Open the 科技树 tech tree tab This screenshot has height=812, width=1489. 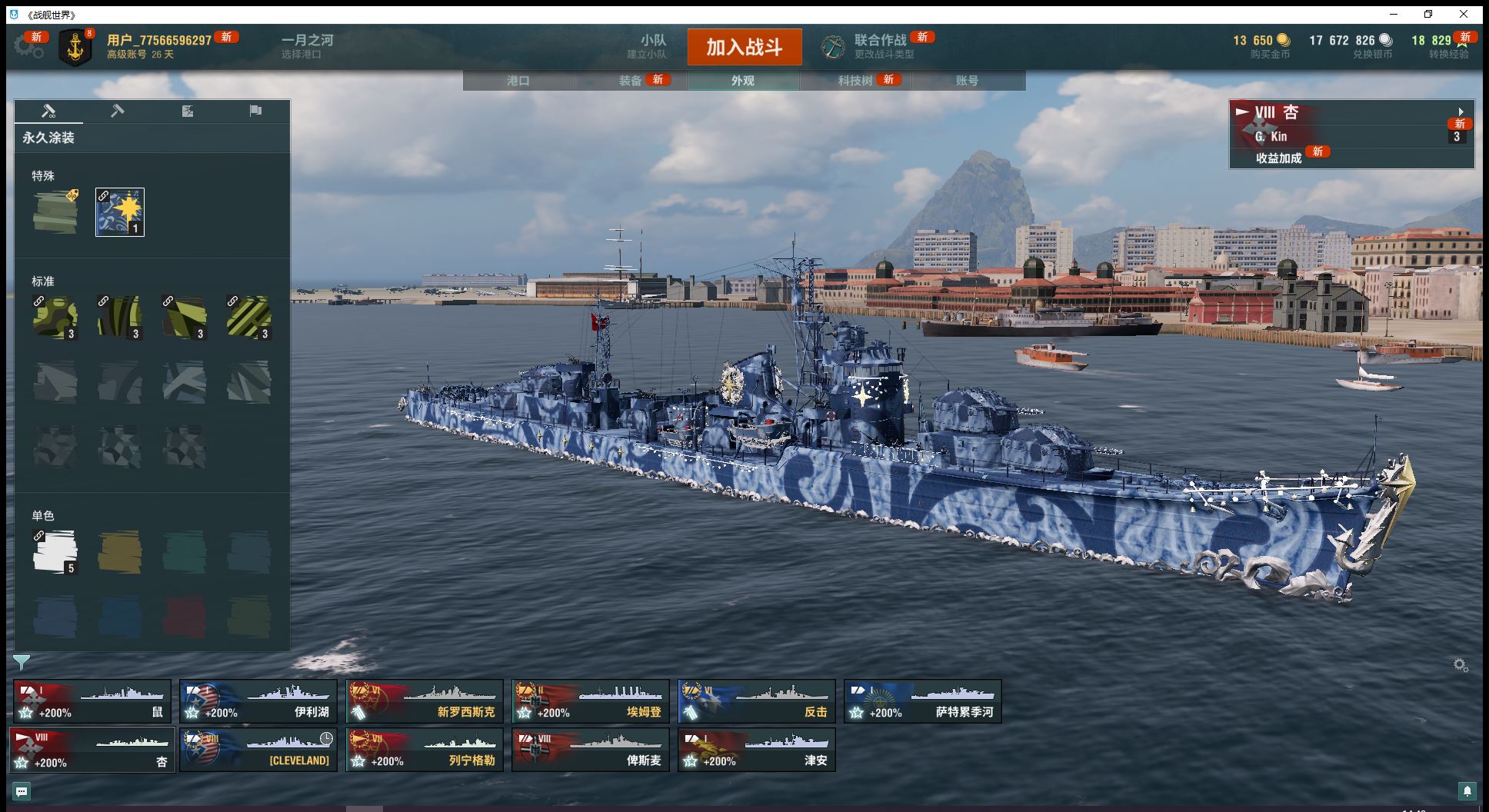click(855, 81)
